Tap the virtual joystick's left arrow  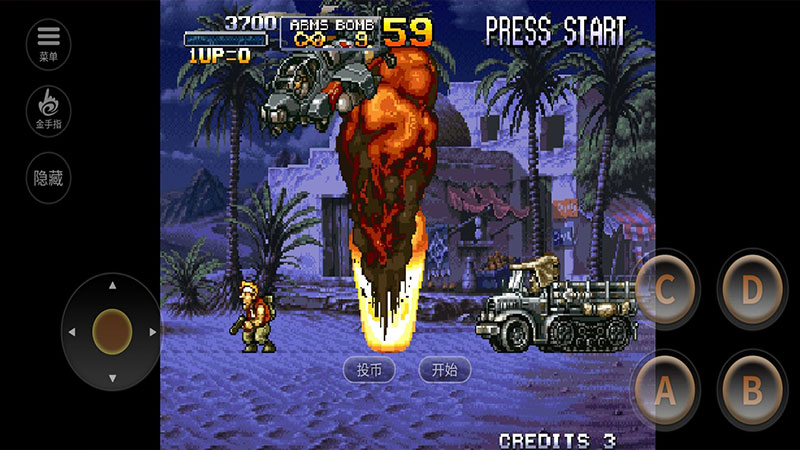72,331
